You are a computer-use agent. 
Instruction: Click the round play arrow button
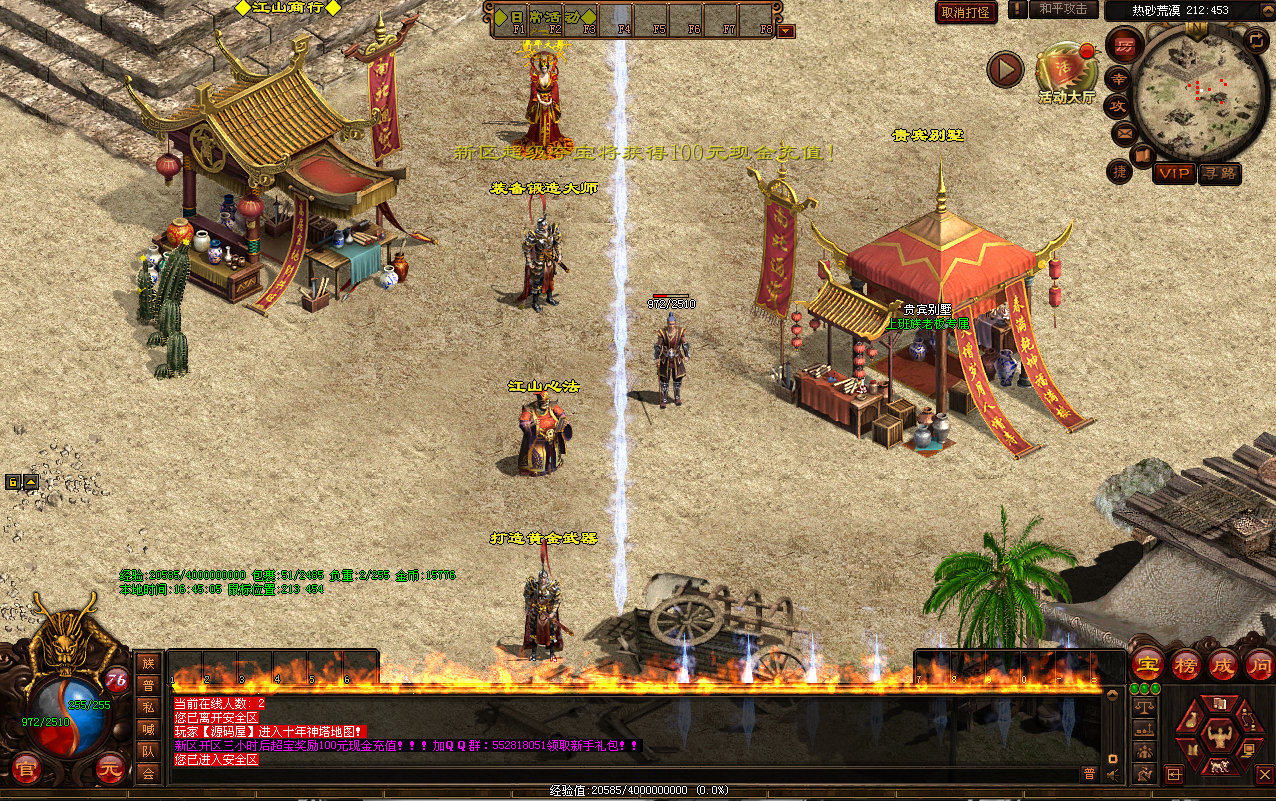point(1005,69)
